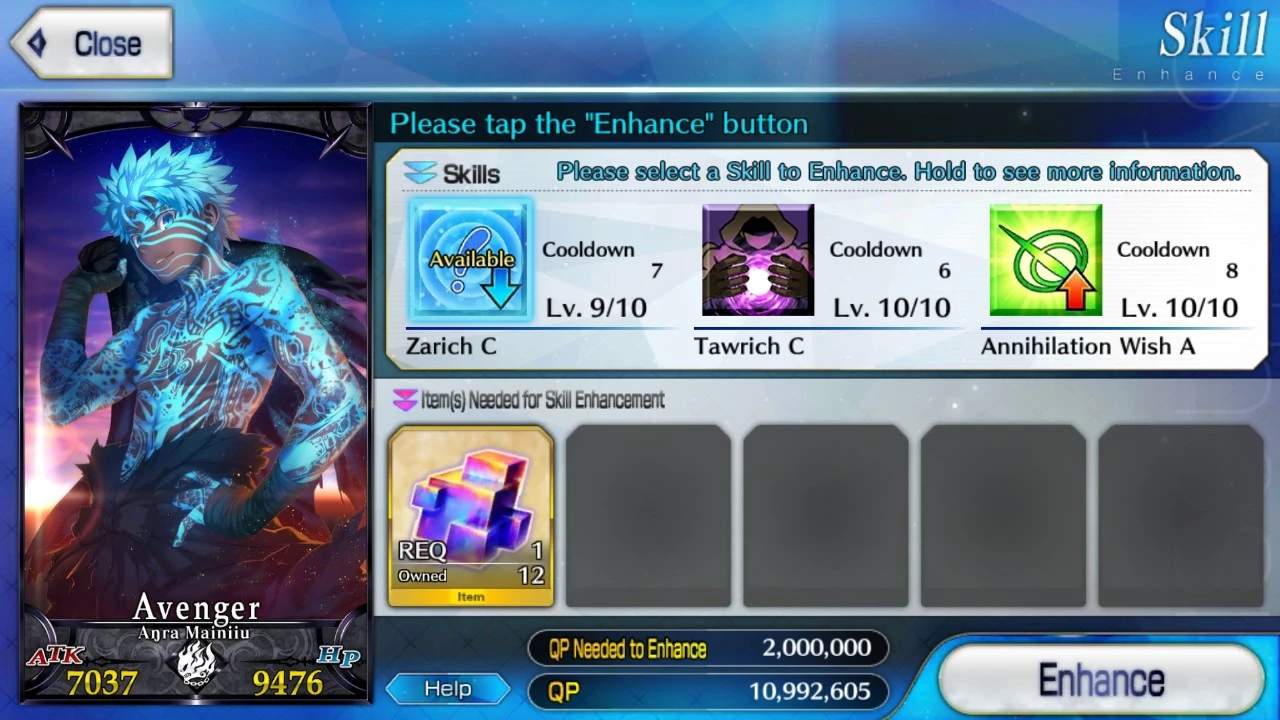
Task: Click the QP Needed to Enhance display
Action: pyautogui.click(x=708, y=648)
